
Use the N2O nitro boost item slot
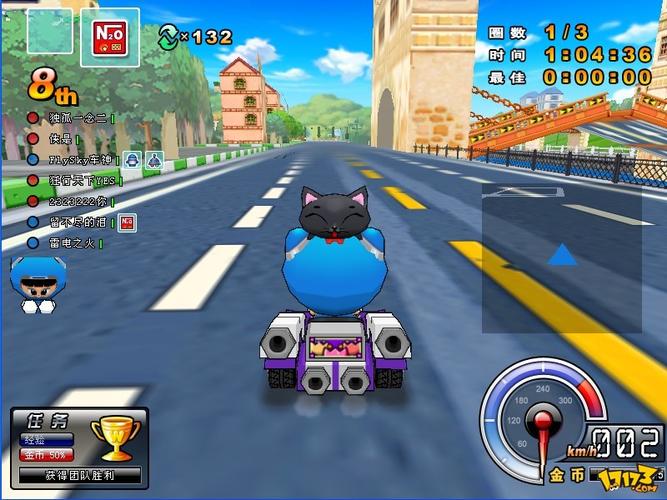click(108, 36)
